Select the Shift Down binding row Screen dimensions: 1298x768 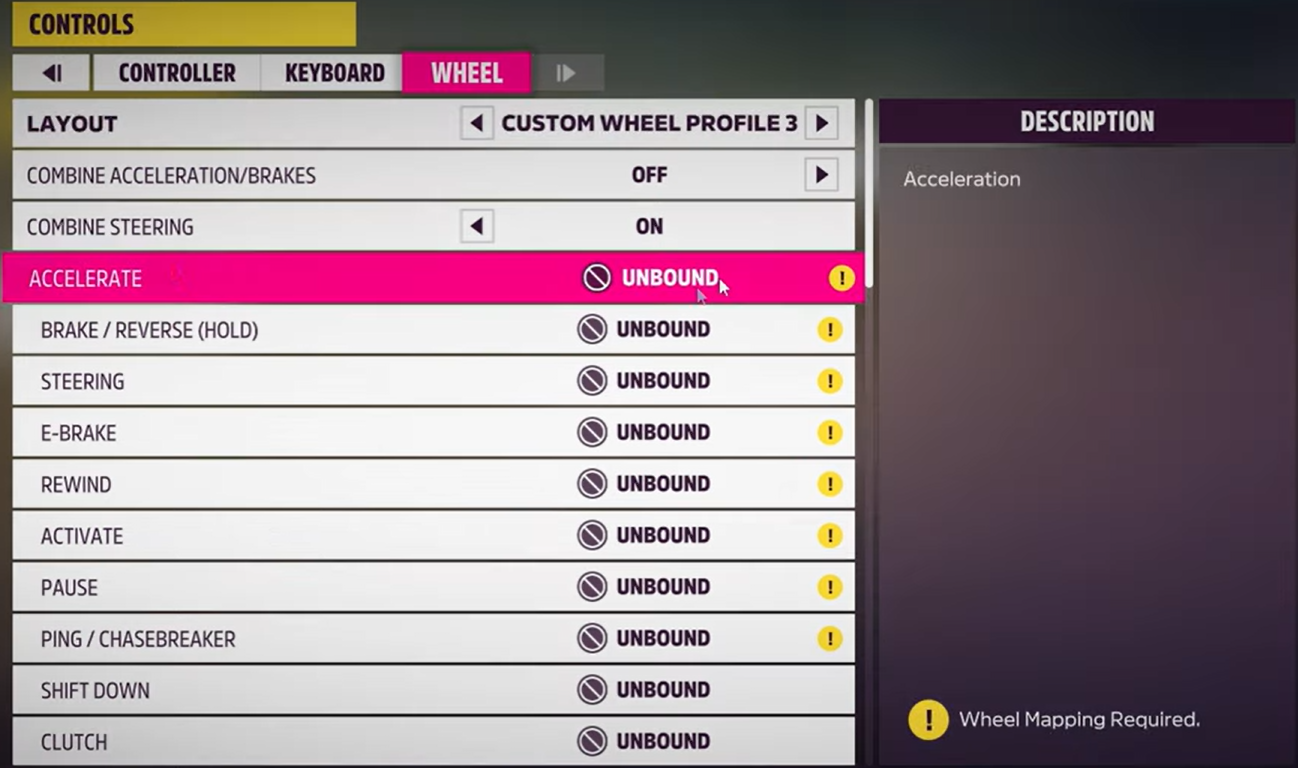tap(430, 690)
